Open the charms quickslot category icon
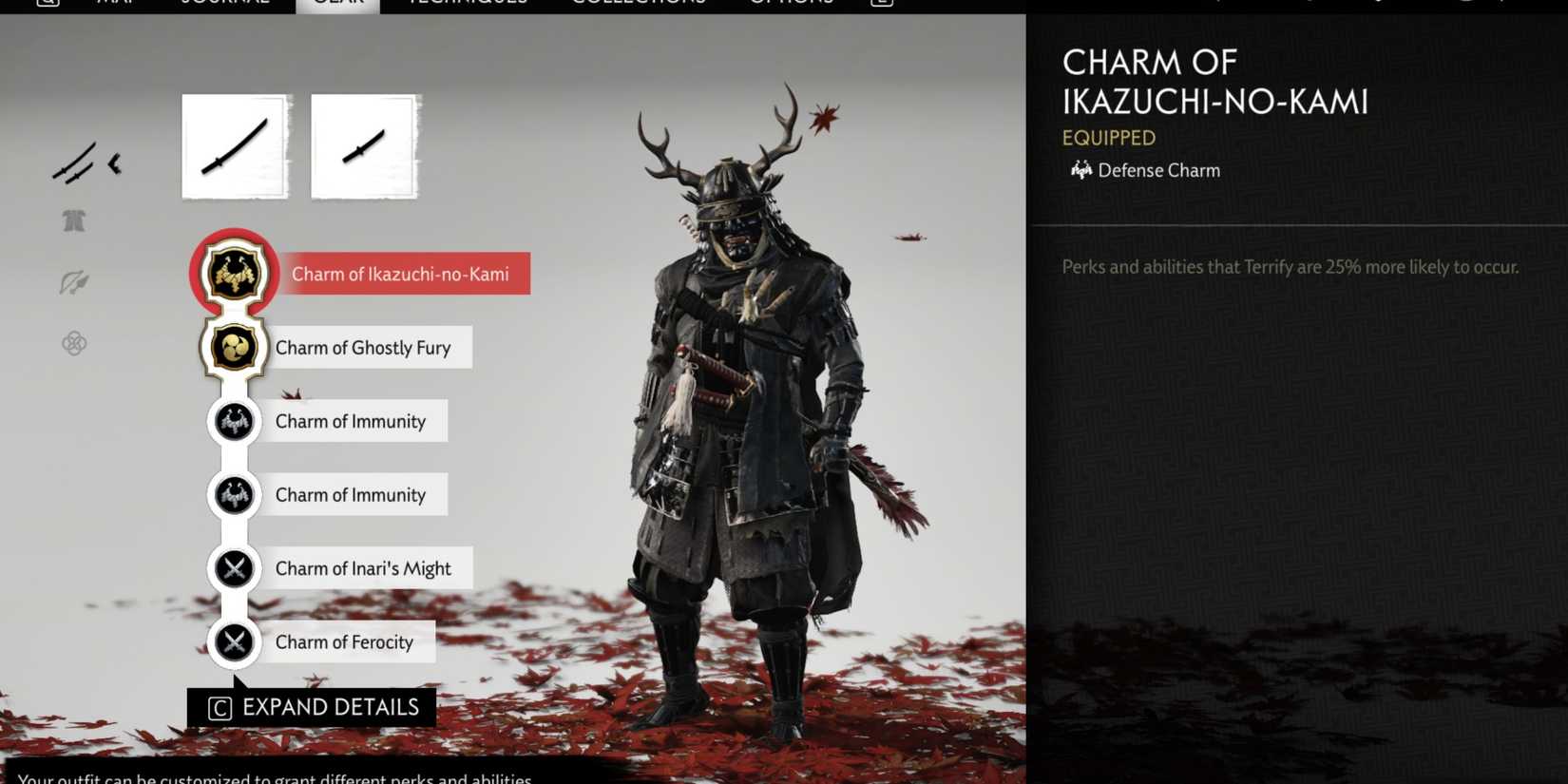Image resolution: width=1568 pixels, height=784 pixels. 74,343
